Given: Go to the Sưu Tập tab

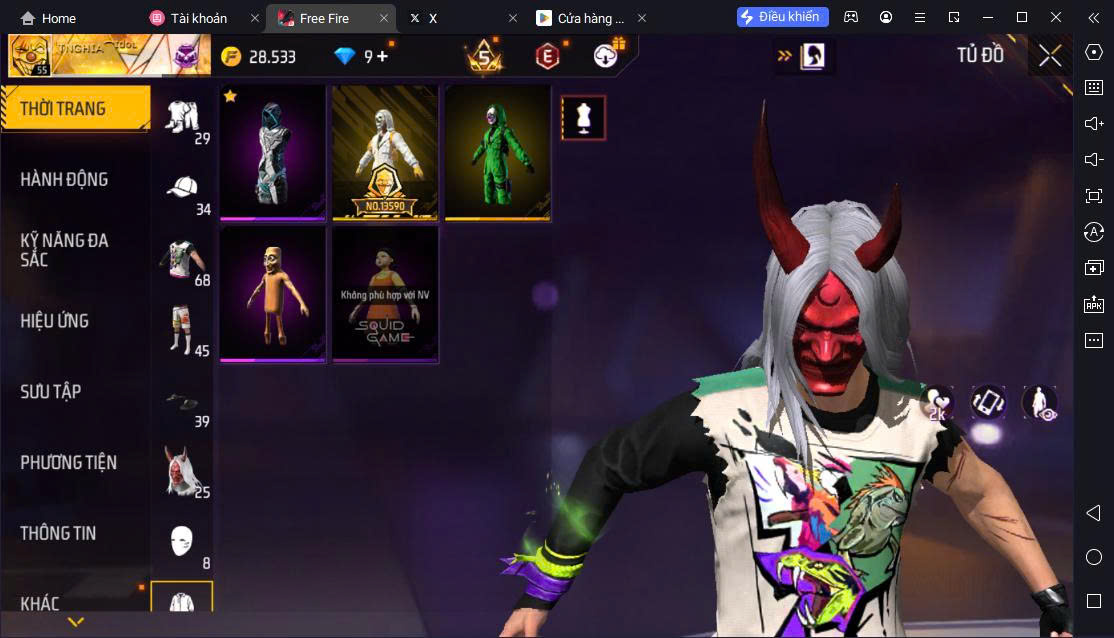Looking at the screenshot, I should coord(51,391).
